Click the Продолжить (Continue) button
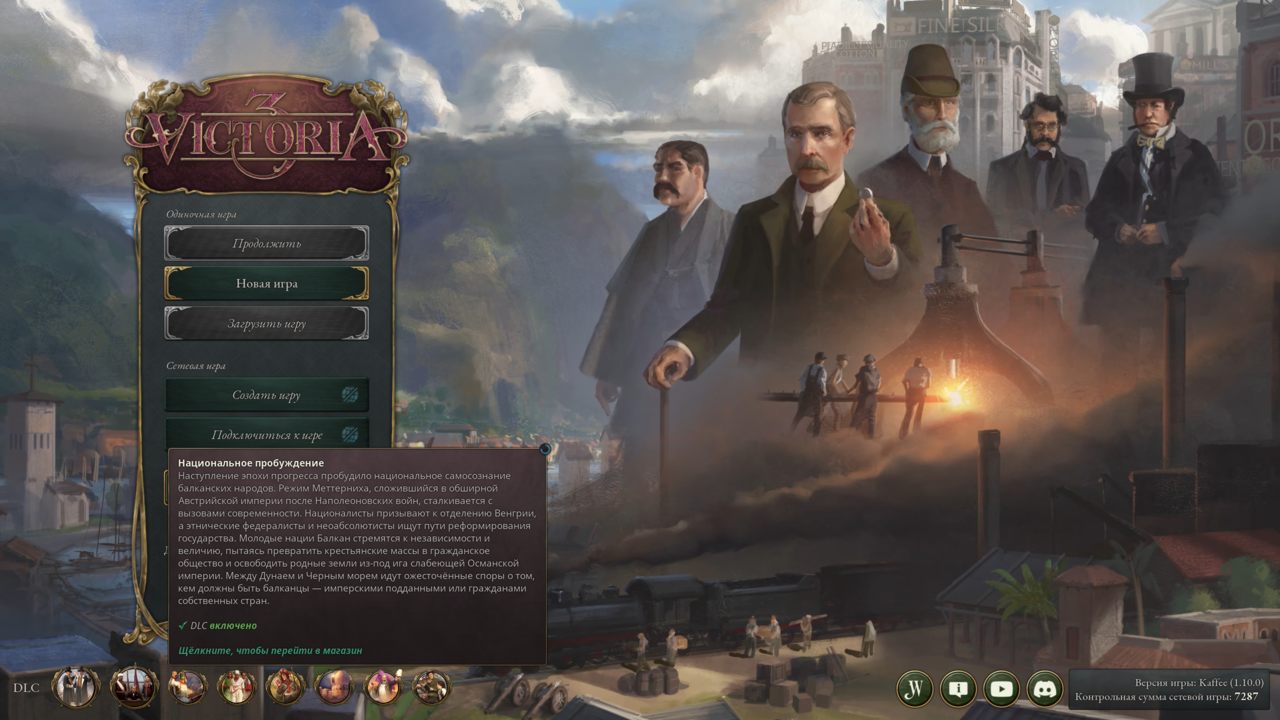Viewport: 1280px width, 720px height. tap(266, 243)
